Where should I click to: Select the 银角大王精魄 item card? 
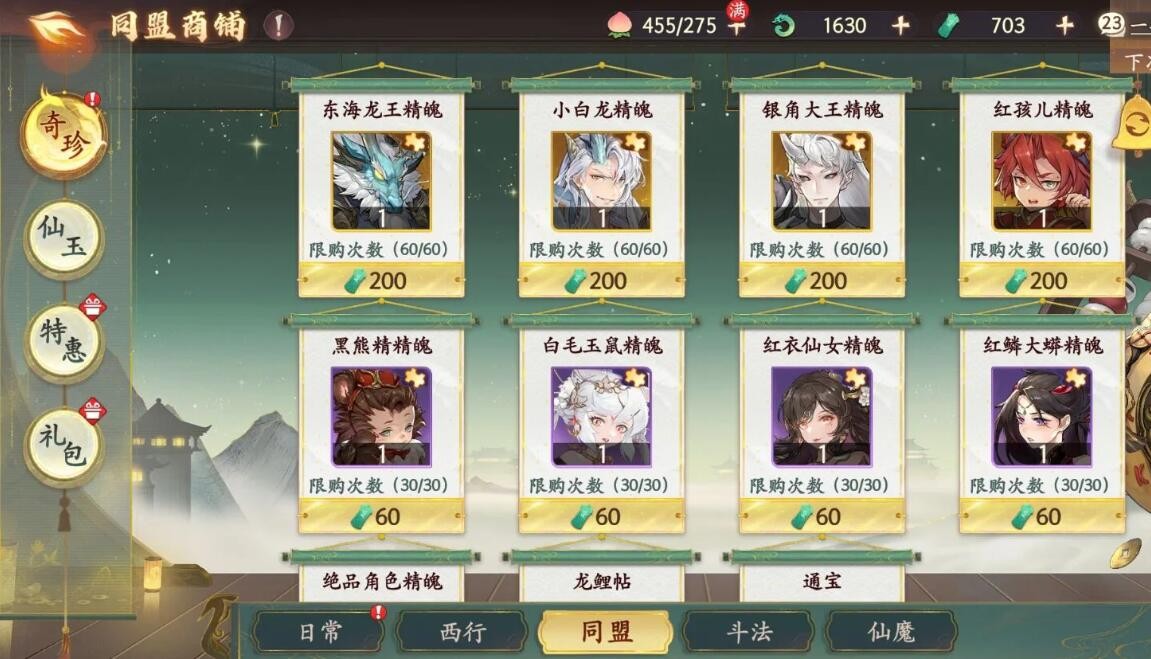click(821, 181)
